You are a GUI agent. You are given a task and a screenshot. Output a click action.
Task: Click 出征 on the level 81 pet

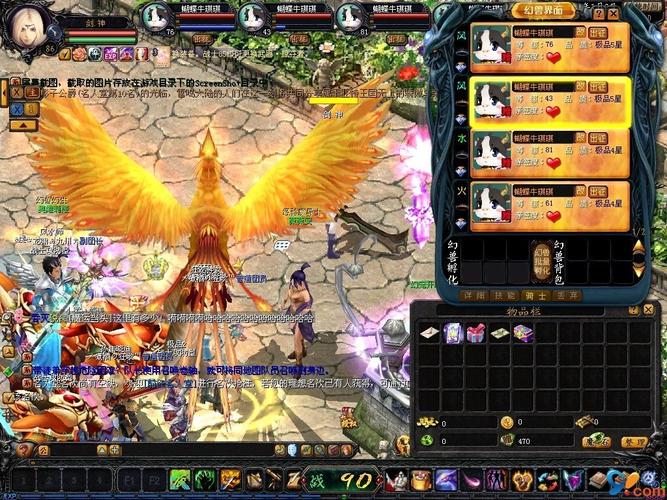click(x=597, y=137)
